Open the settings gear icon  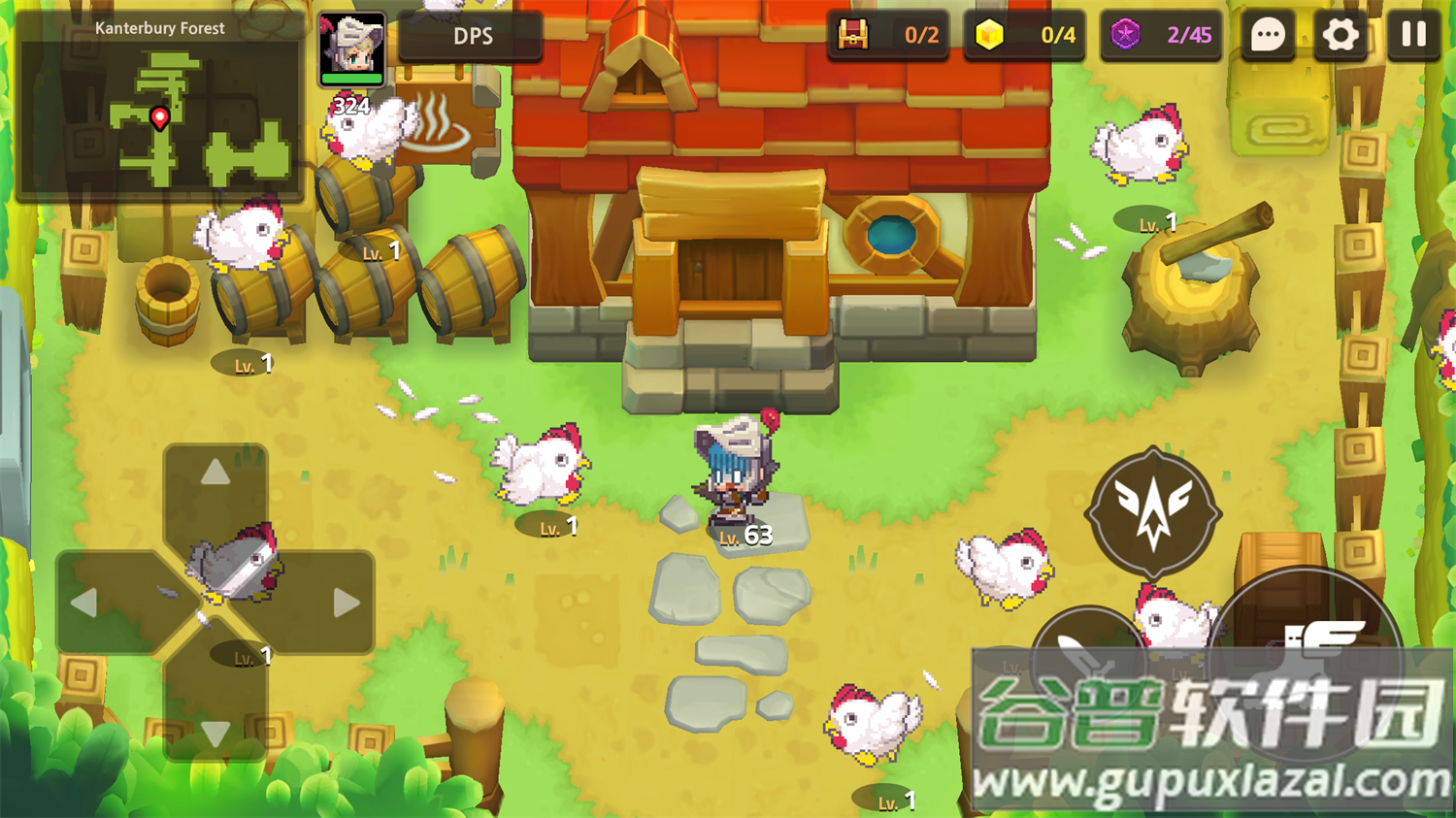click(1340, 35)
